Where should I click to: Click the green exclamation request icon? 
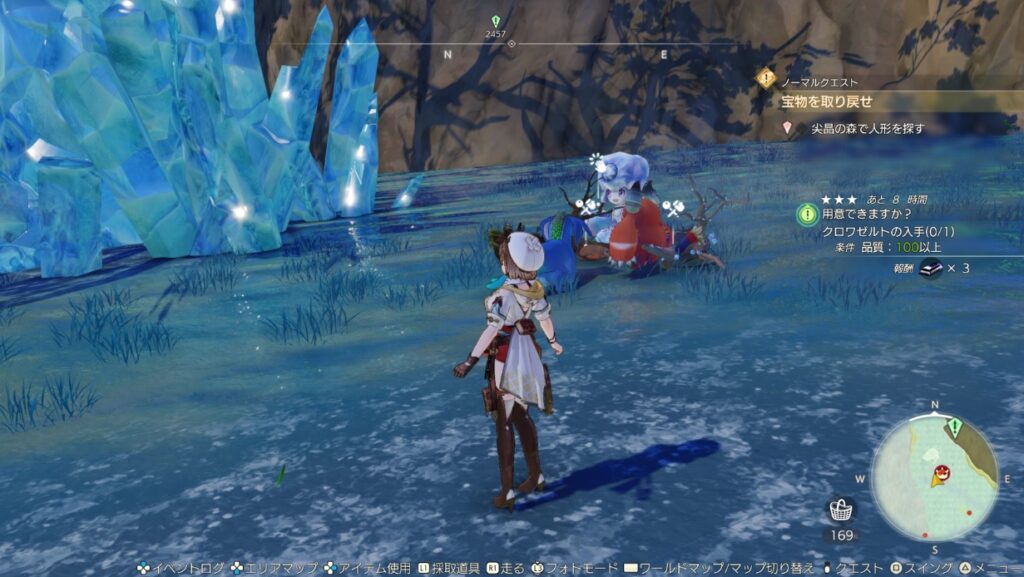[807, 214]
